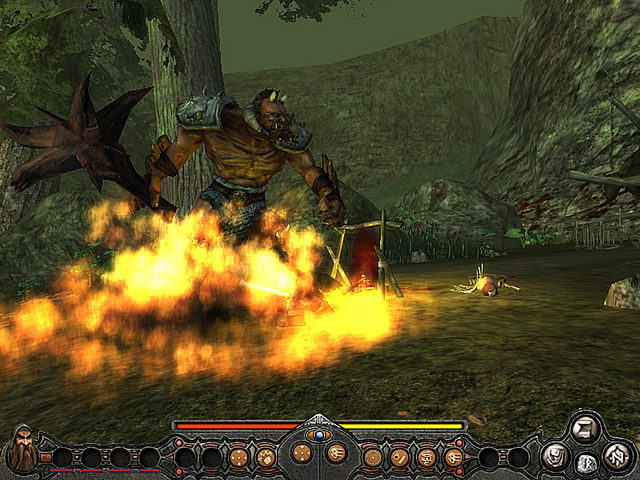The height and width of the screenshot is (480, 640).
Task: Click the angular N-rune menu button
Action: click(x=617, y=456)
